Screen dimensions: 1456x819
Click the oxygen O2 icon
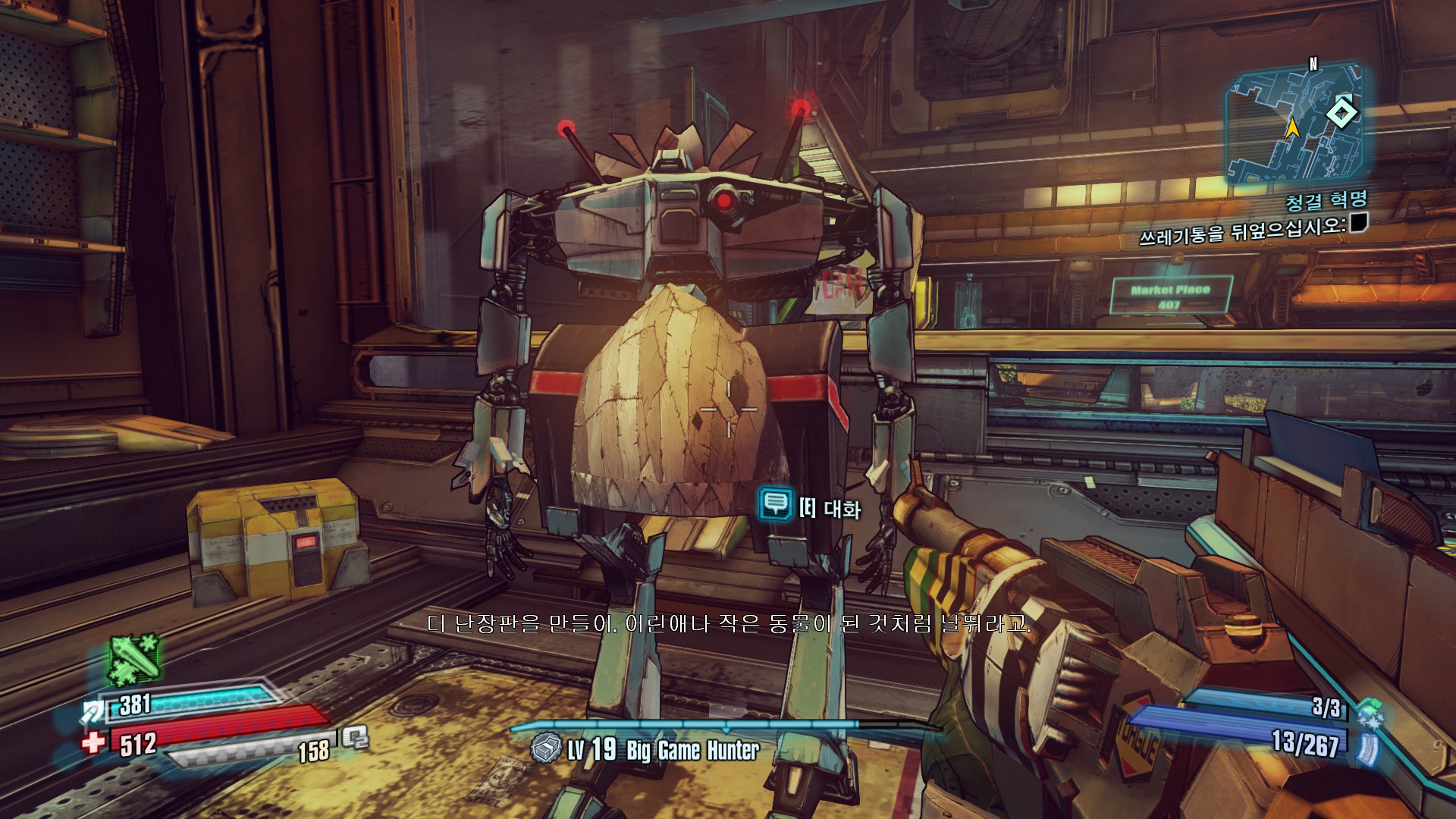click(x=355, y=737)
